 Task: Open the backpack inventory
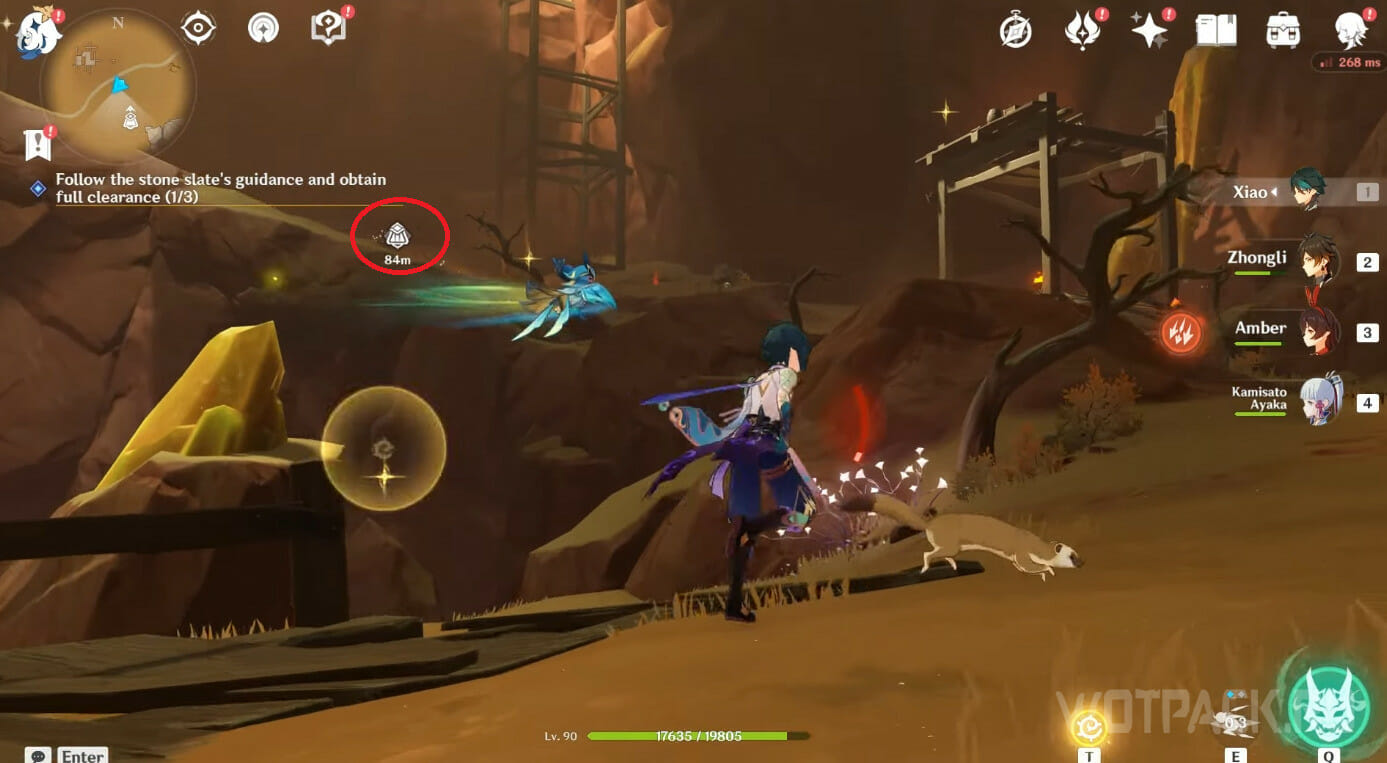click(1282, 31)
